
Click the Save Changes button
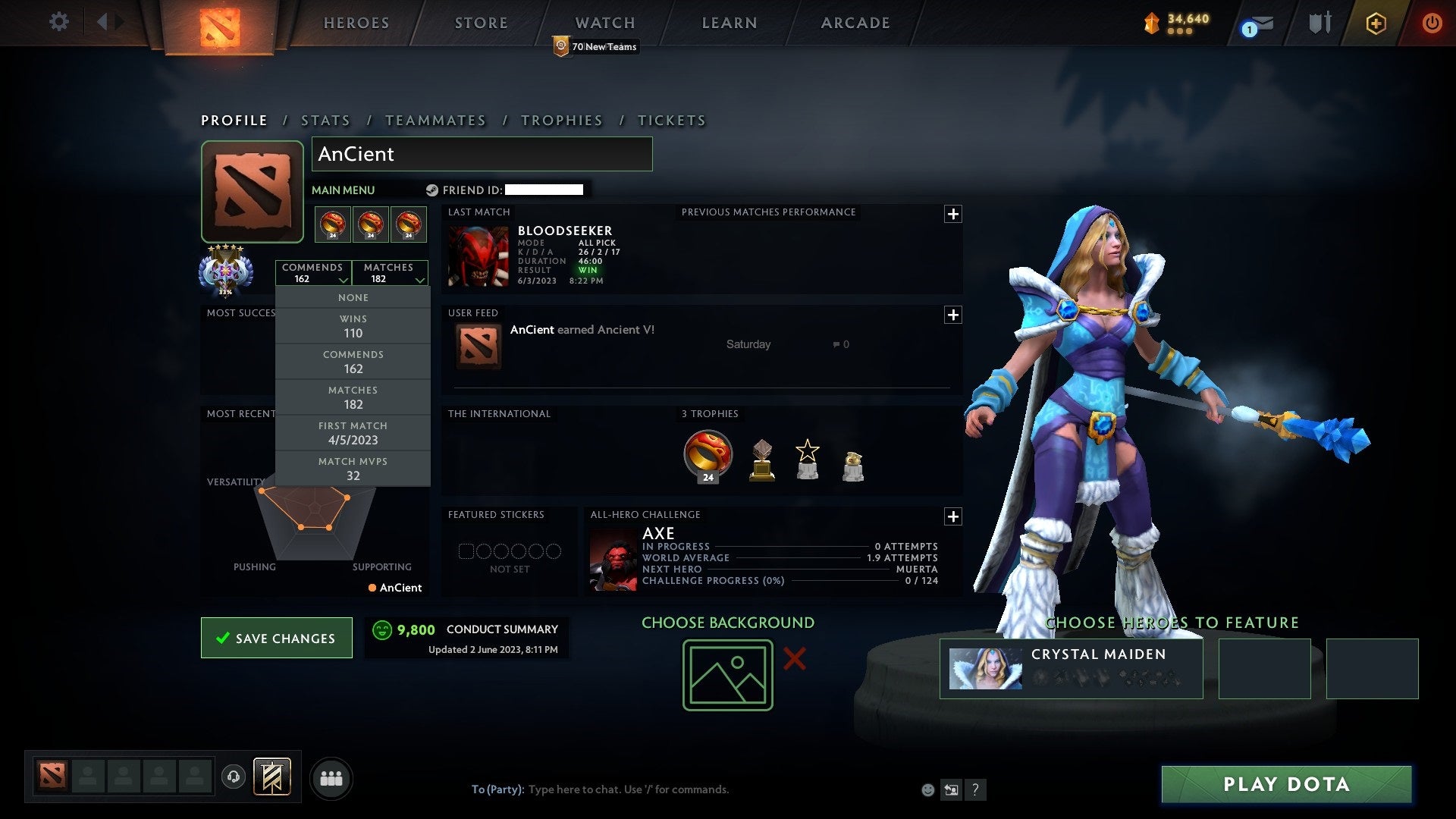coord(276,638)
